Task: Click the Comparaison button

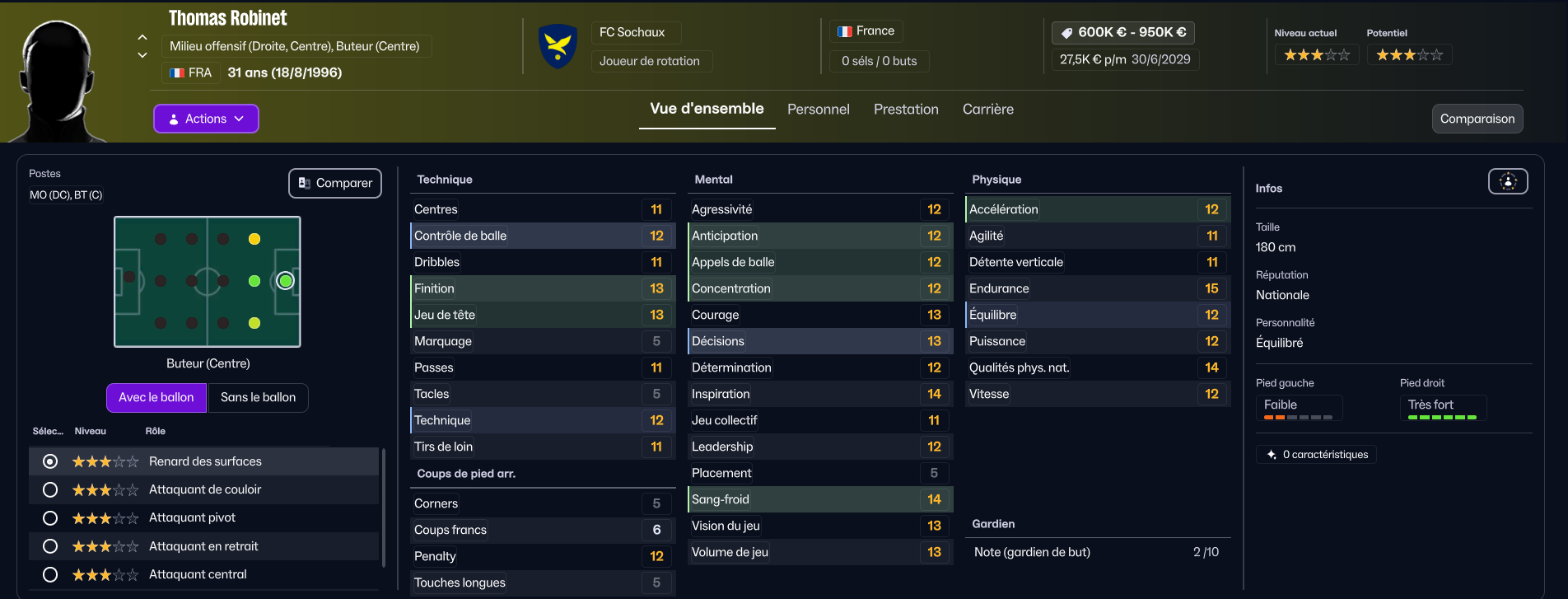Action: click(1477, 119)
